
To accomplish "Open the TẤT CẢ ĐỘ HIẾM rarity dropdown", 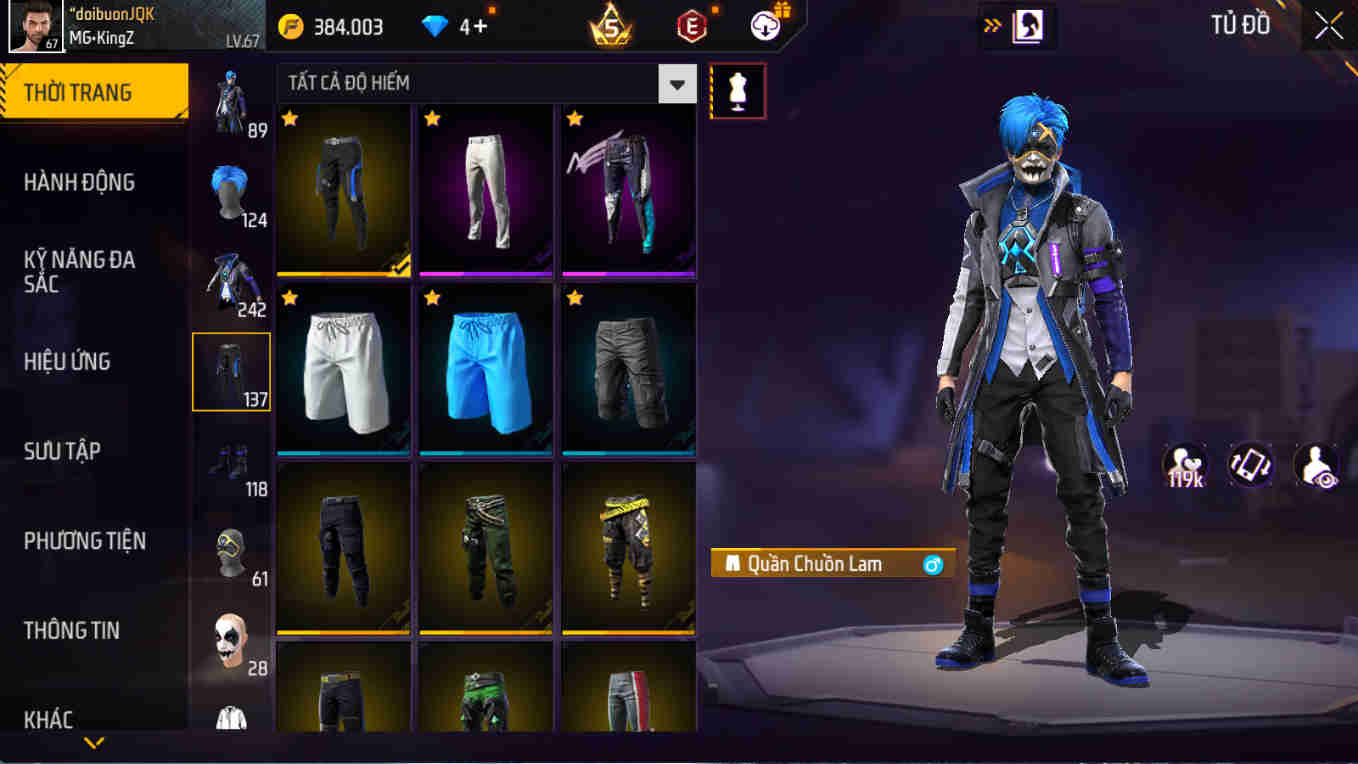I will click(x=677, y=84).
